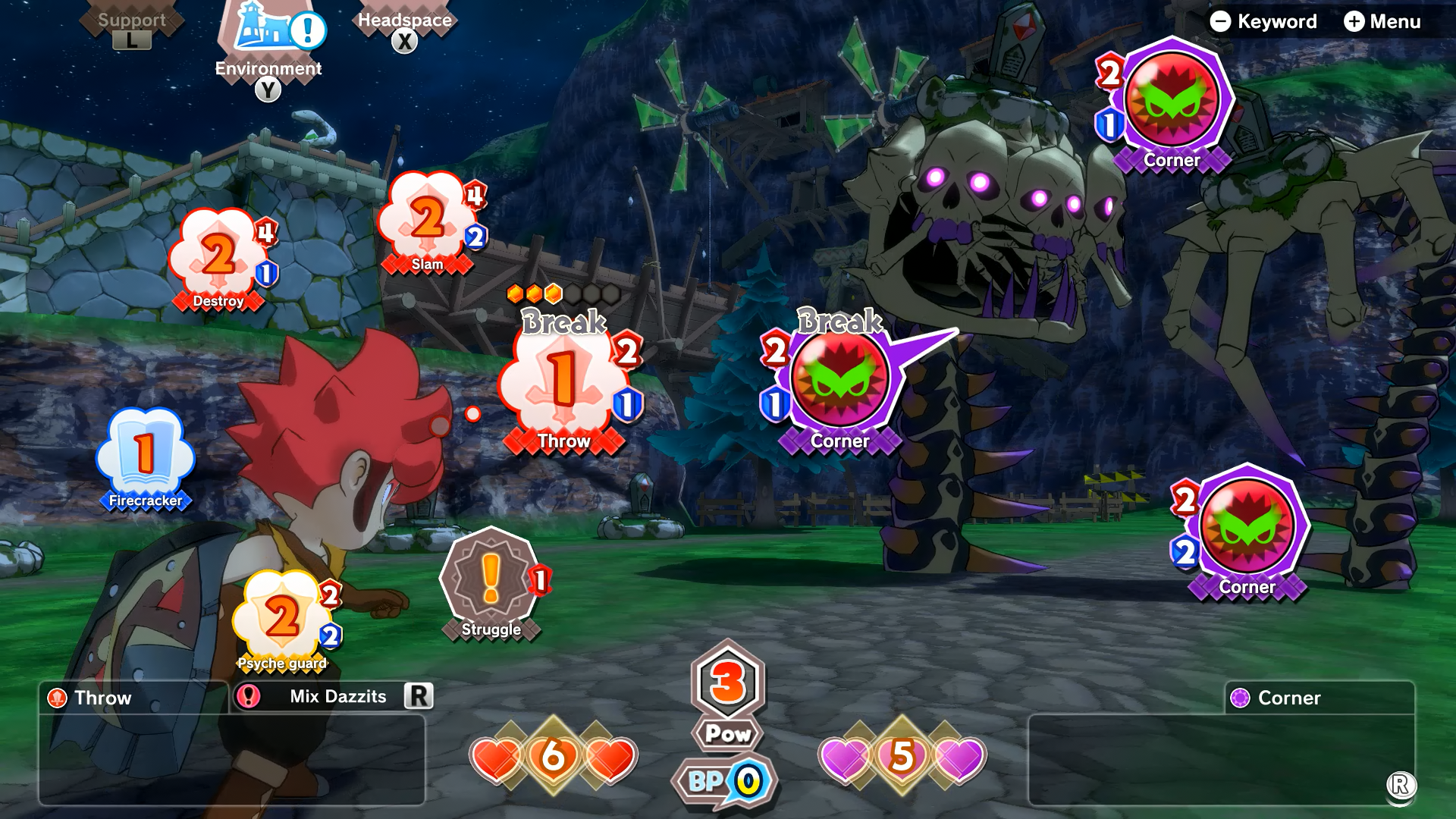Image resolution: width=1456 pixels, height=819 pixels.
Task: Show the Keyword help
Action: 1263,21
